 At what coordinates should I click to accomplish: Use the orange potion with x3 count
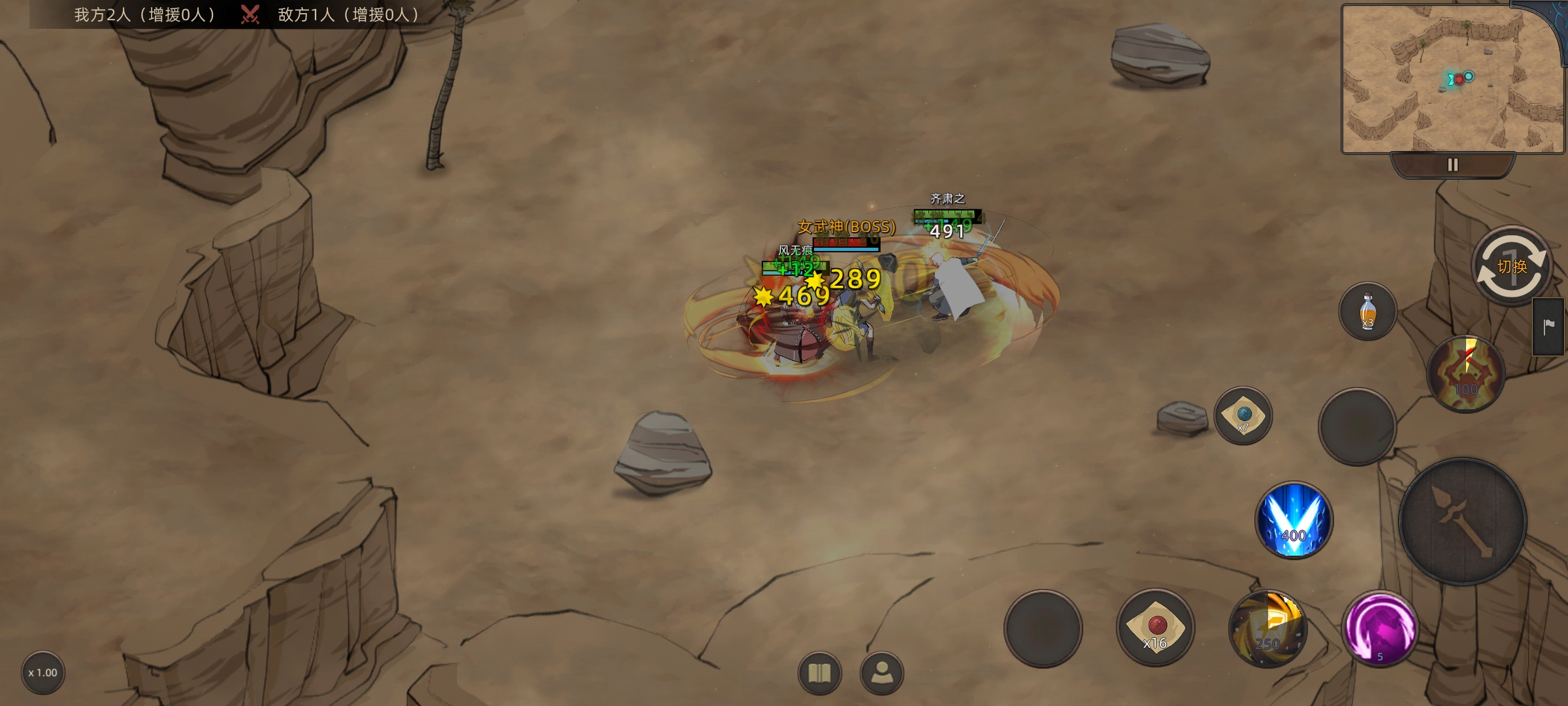(1367, 311)
